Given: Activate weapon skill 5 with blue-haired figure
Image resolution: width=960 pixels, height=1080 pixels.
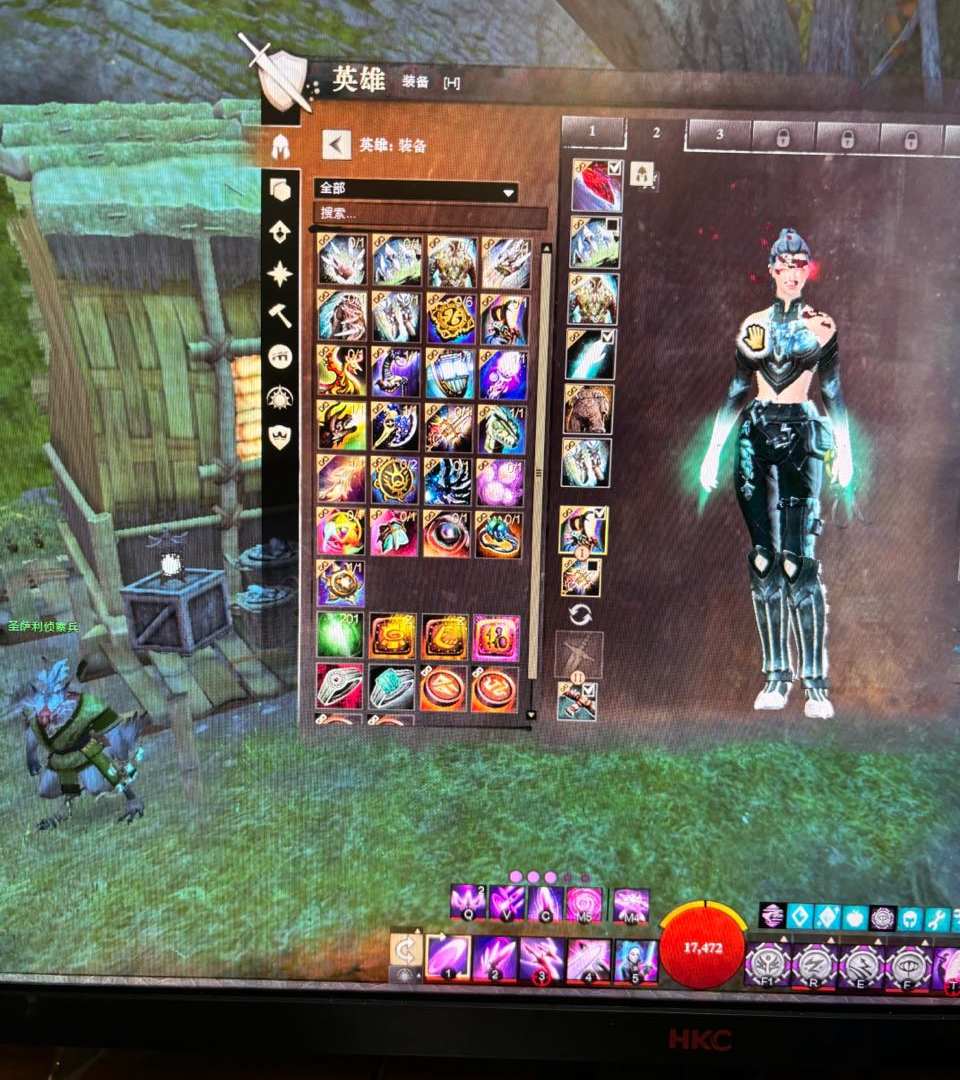Looking at the screenshot, I should coord(635,960).
